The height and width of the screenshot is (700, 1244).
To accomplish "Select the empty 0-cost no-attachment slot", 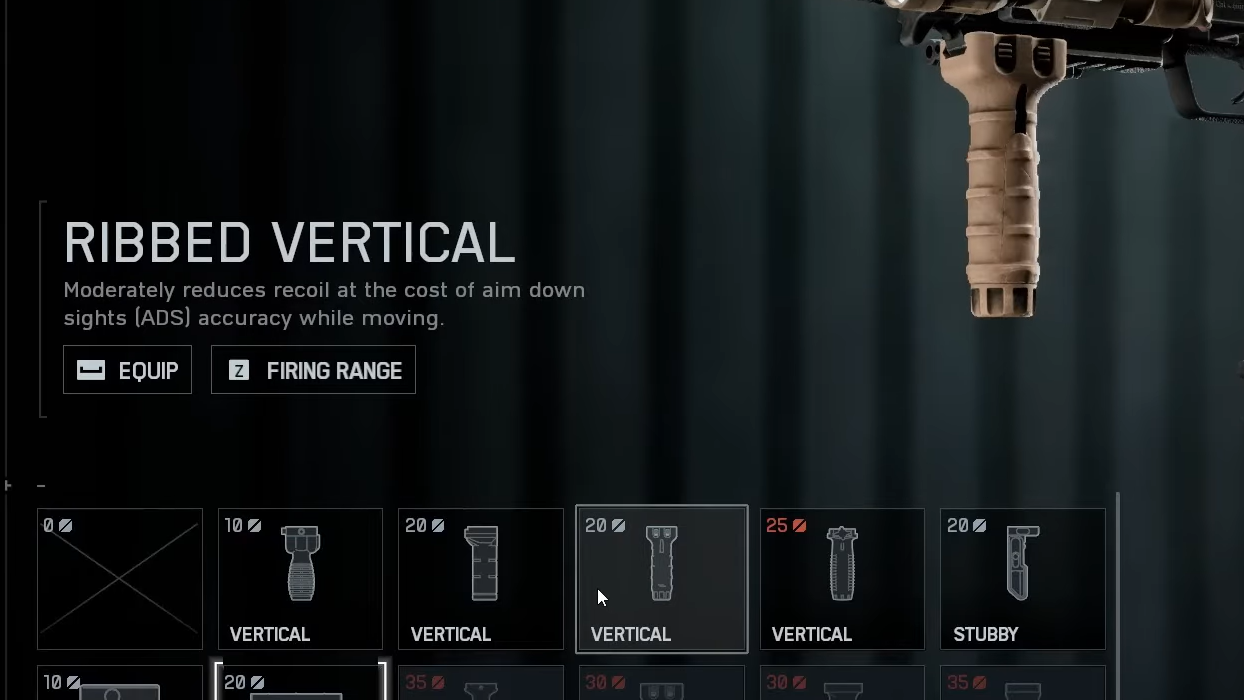I will (x=120, y=579).
